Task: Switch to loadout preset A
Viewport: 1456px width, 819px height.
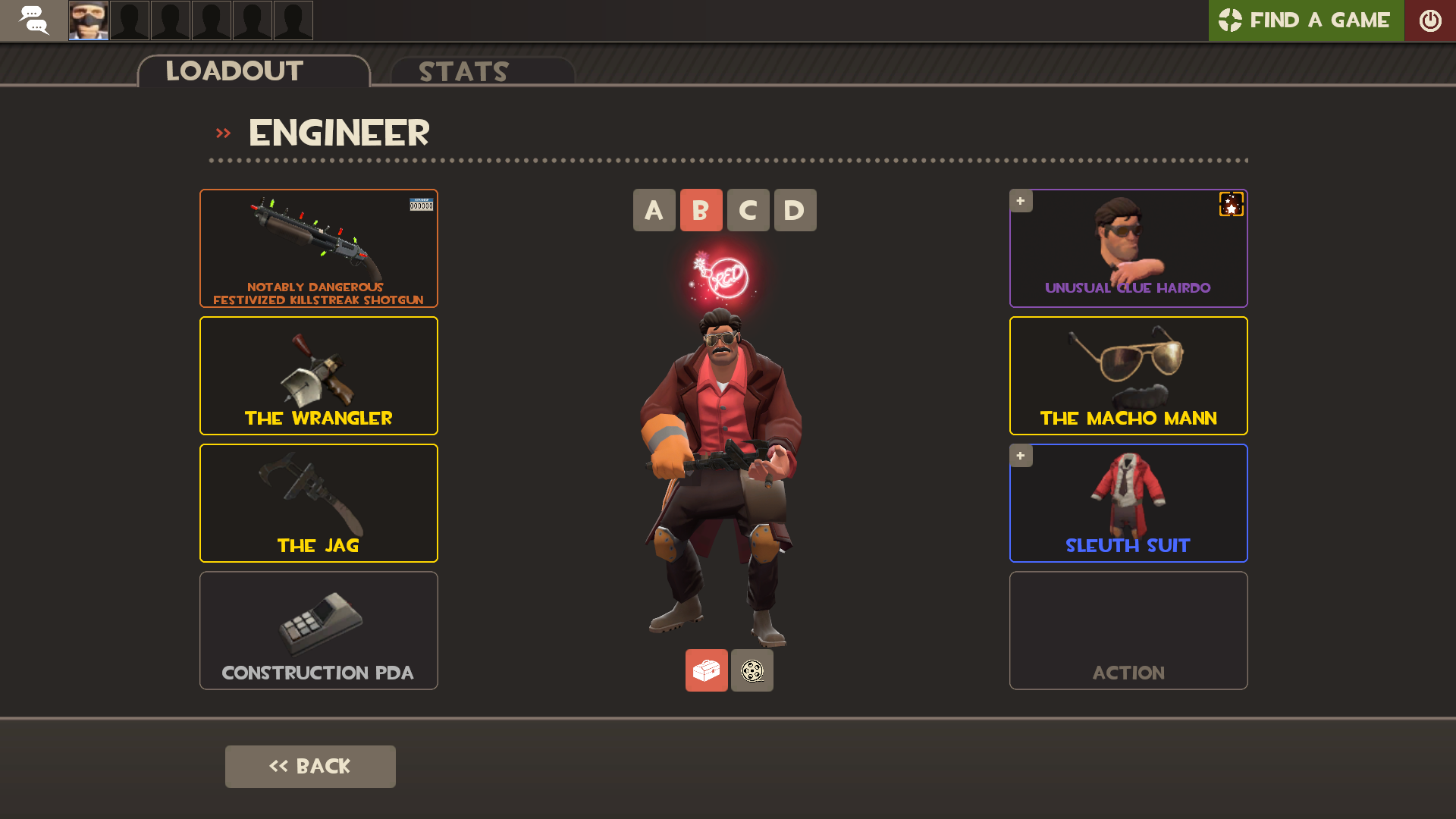Action: click(x=654, y=210)
